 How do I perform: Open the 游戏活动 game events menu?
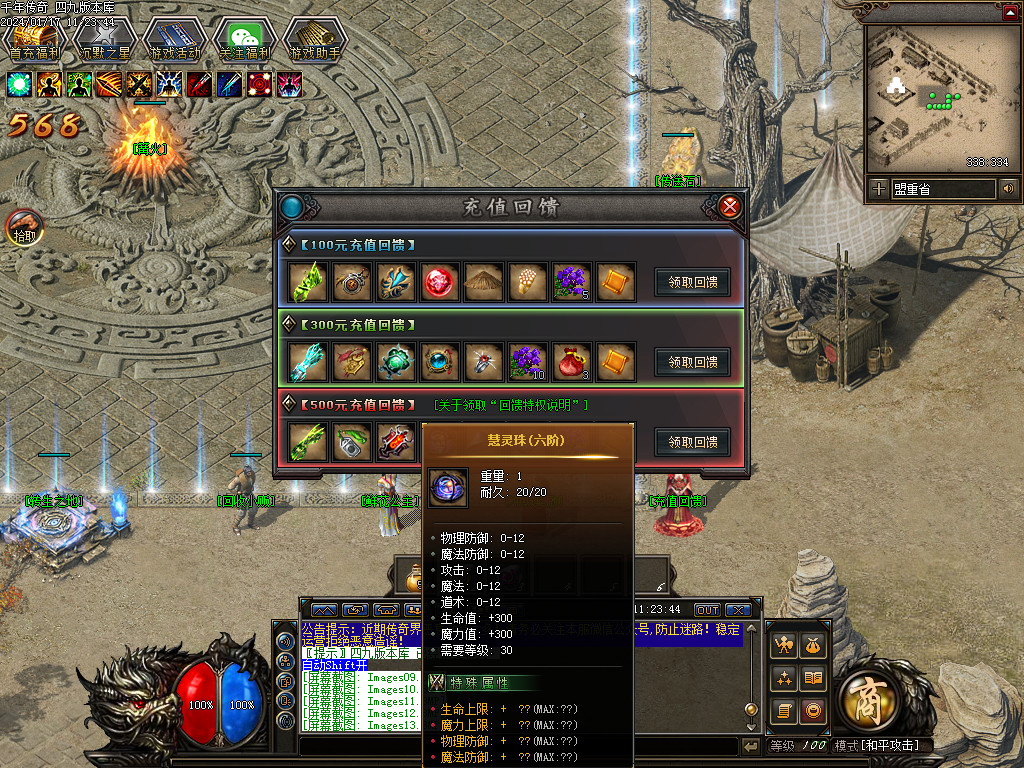click(174, 42)
